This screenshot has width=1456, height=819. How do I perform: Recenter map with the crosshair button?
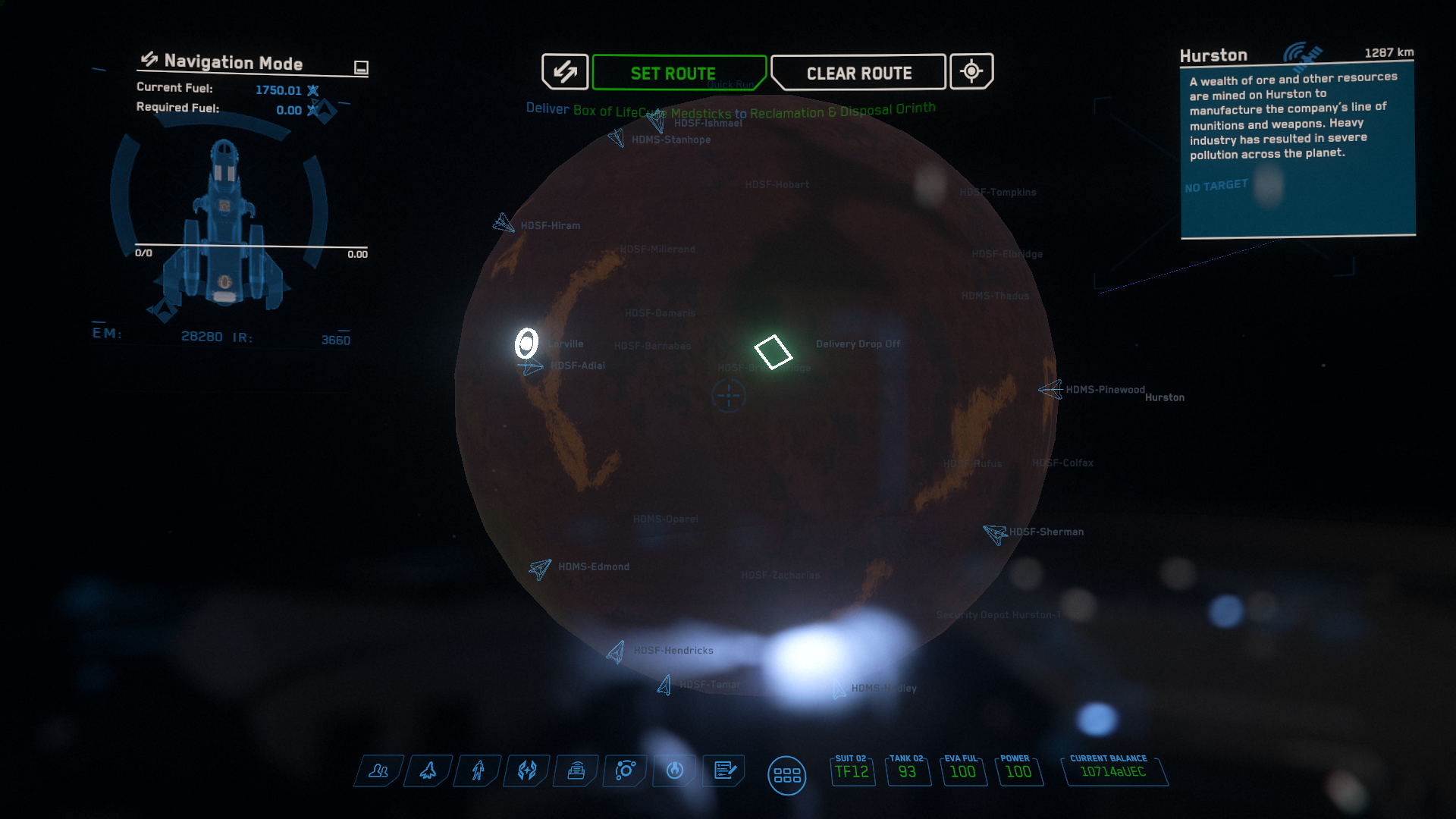[x=971, y=72]
